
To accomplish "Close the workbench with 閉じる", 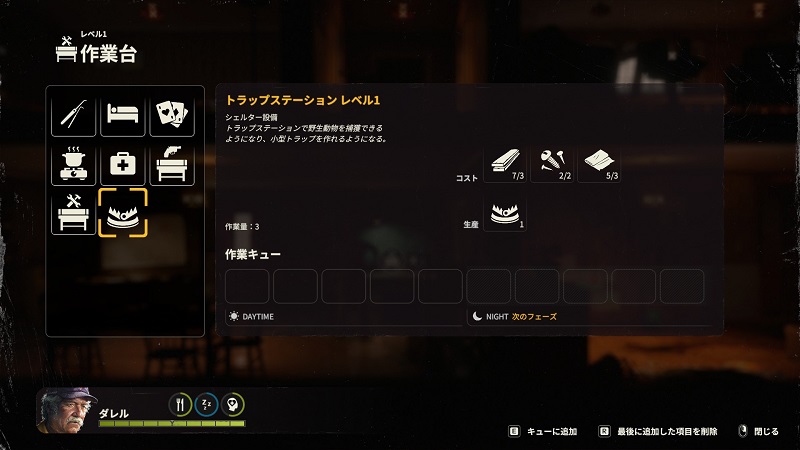I will (759, 431).
